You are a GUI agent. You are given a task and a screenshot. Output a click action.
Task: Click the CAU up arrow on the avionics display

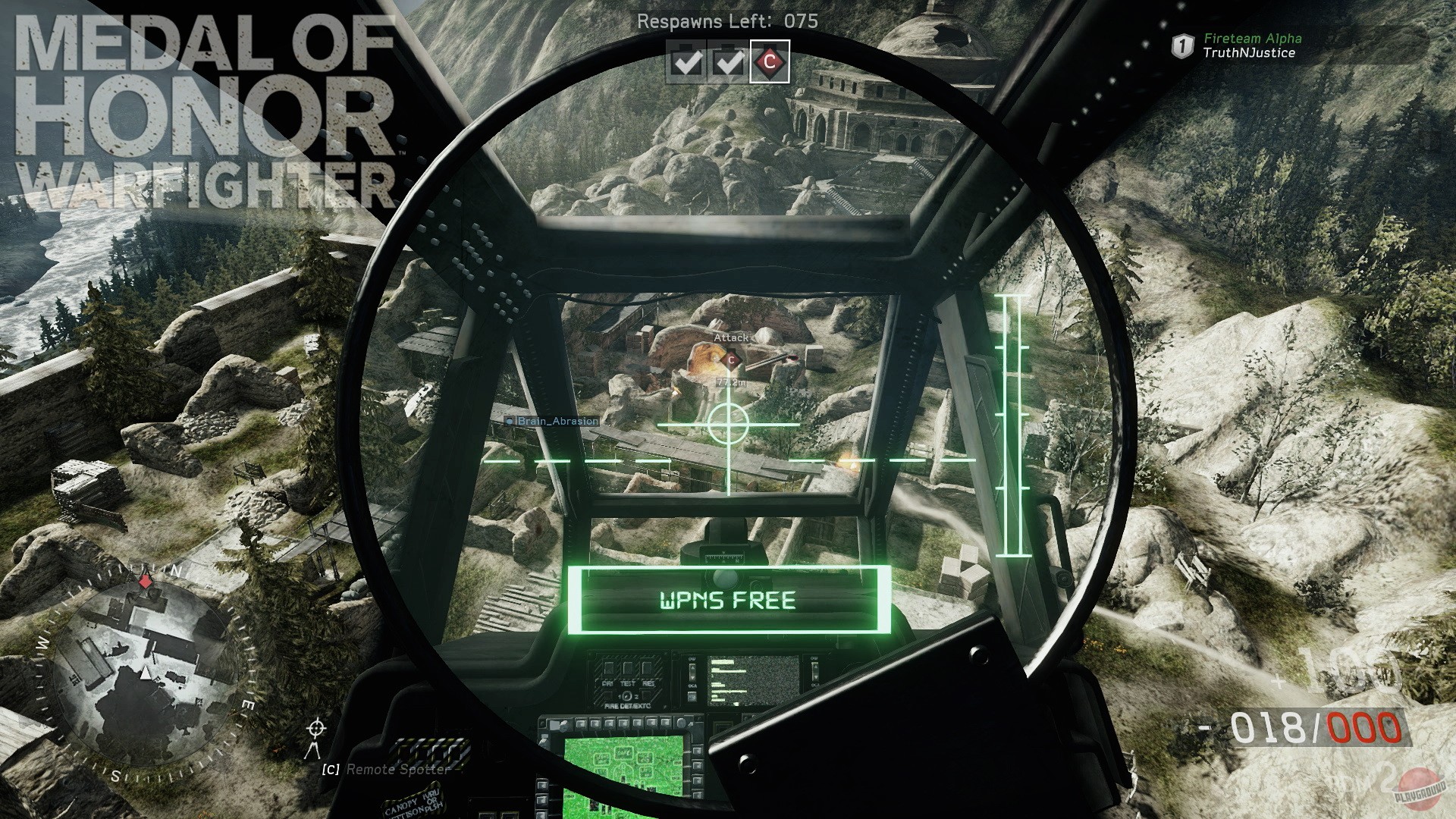[x=692, y=668]
